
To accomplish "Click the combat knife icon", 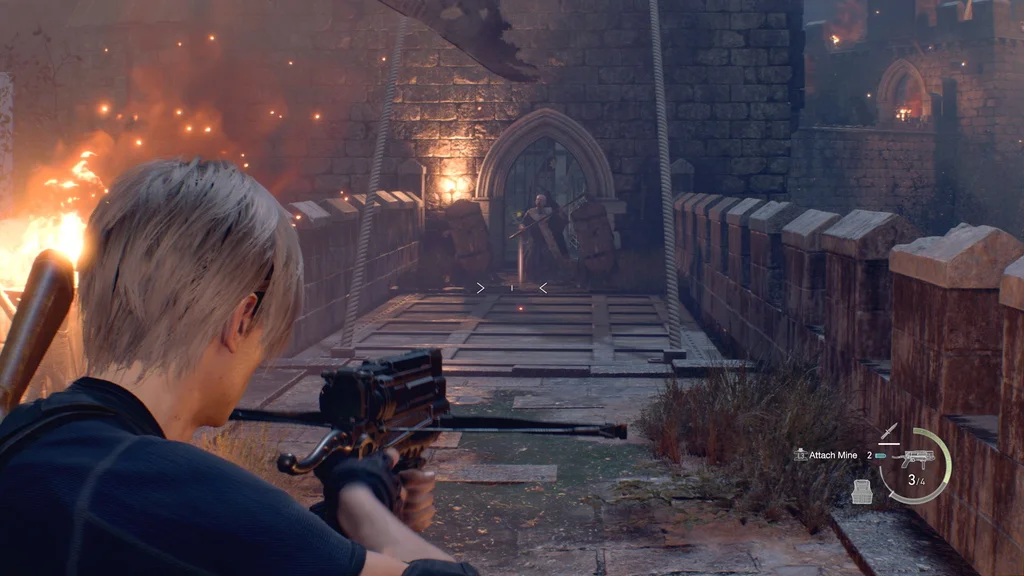I will click(x=889, y=432).
